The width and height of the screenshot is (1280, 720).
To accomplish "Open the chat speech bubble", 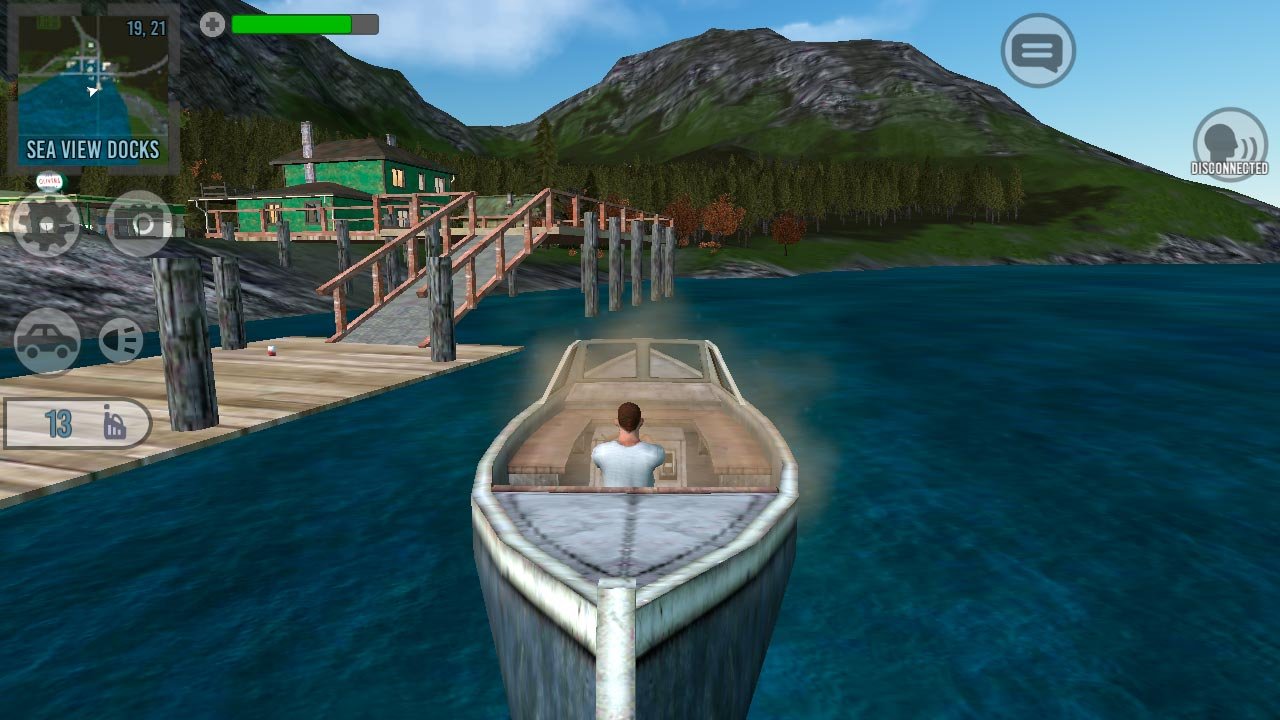I will (x=1038, y=50).
